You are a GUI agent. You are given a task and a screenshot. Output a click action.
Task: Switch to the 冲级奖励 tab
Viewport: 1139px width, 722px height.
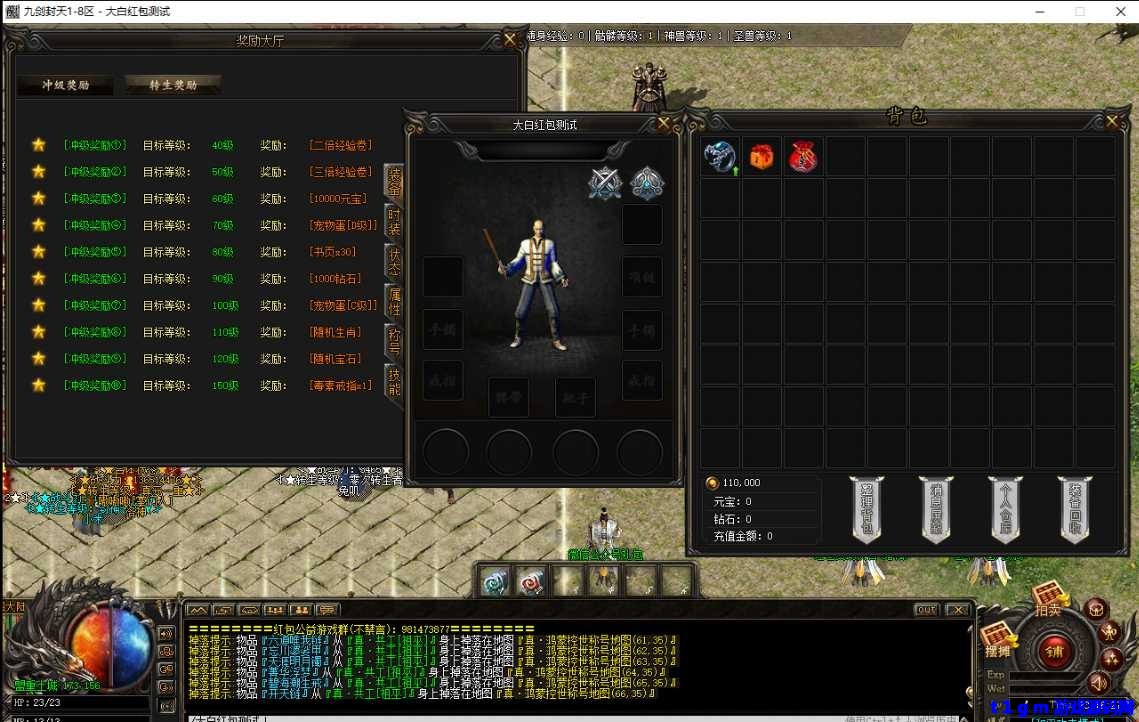[65, 85]
